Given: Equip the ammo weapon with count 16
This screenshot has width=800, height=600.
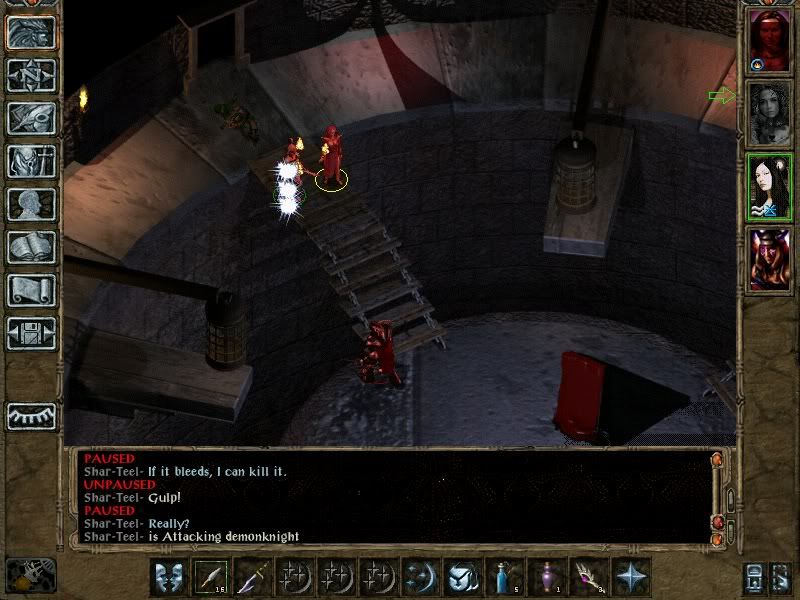Looking at the screenshot, I should click(x=211, y=577).
